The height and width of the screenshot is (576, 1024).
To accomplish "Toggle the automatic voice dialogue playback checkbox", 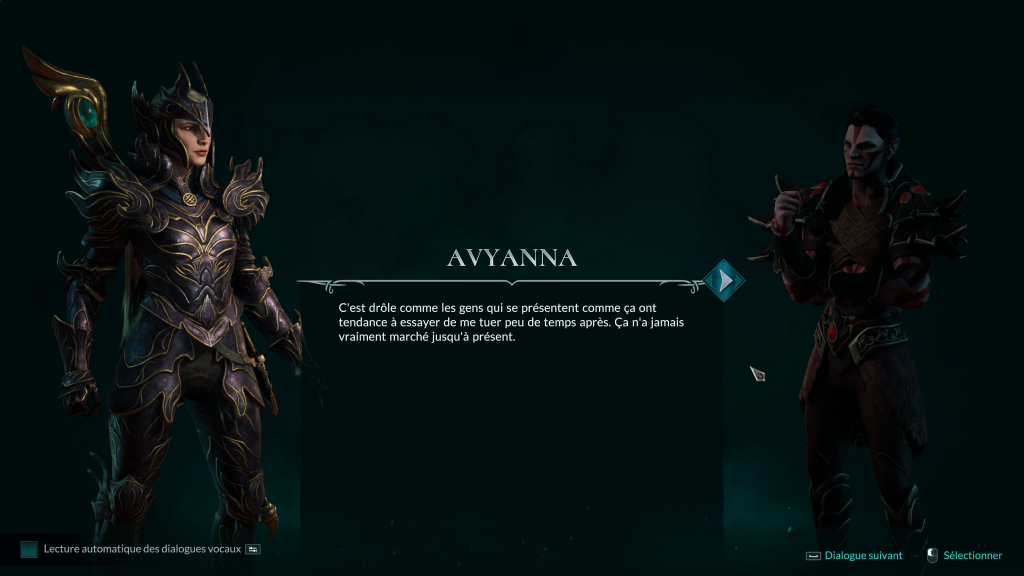I will point(29,549).
